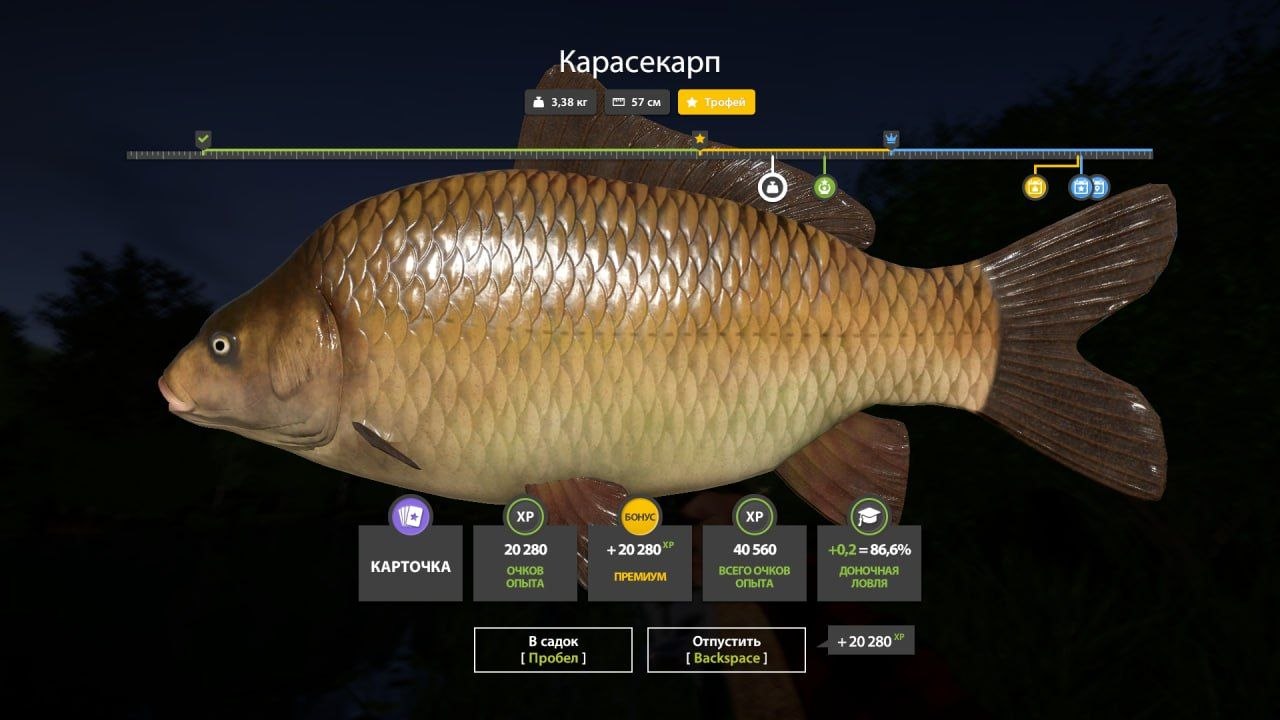Select the yellow gift box icon on timeline
Screen dimensions: 1280x720
[1035, 187]
